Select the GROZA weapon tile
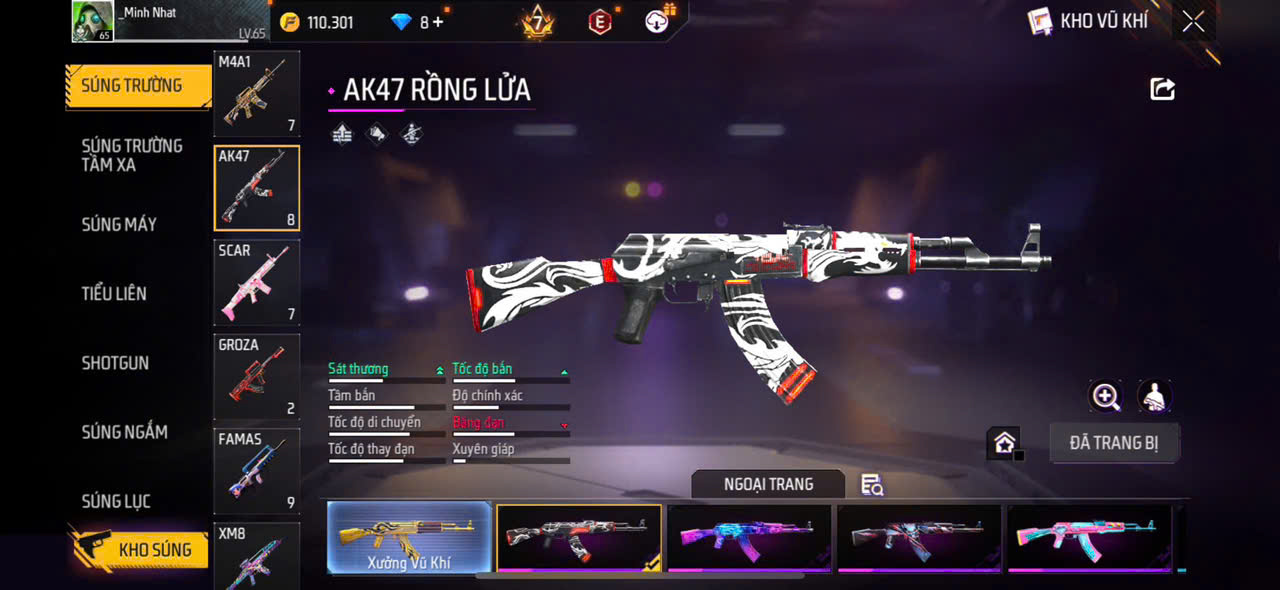This screenshot has height=590, width=1280. [256, 377]
